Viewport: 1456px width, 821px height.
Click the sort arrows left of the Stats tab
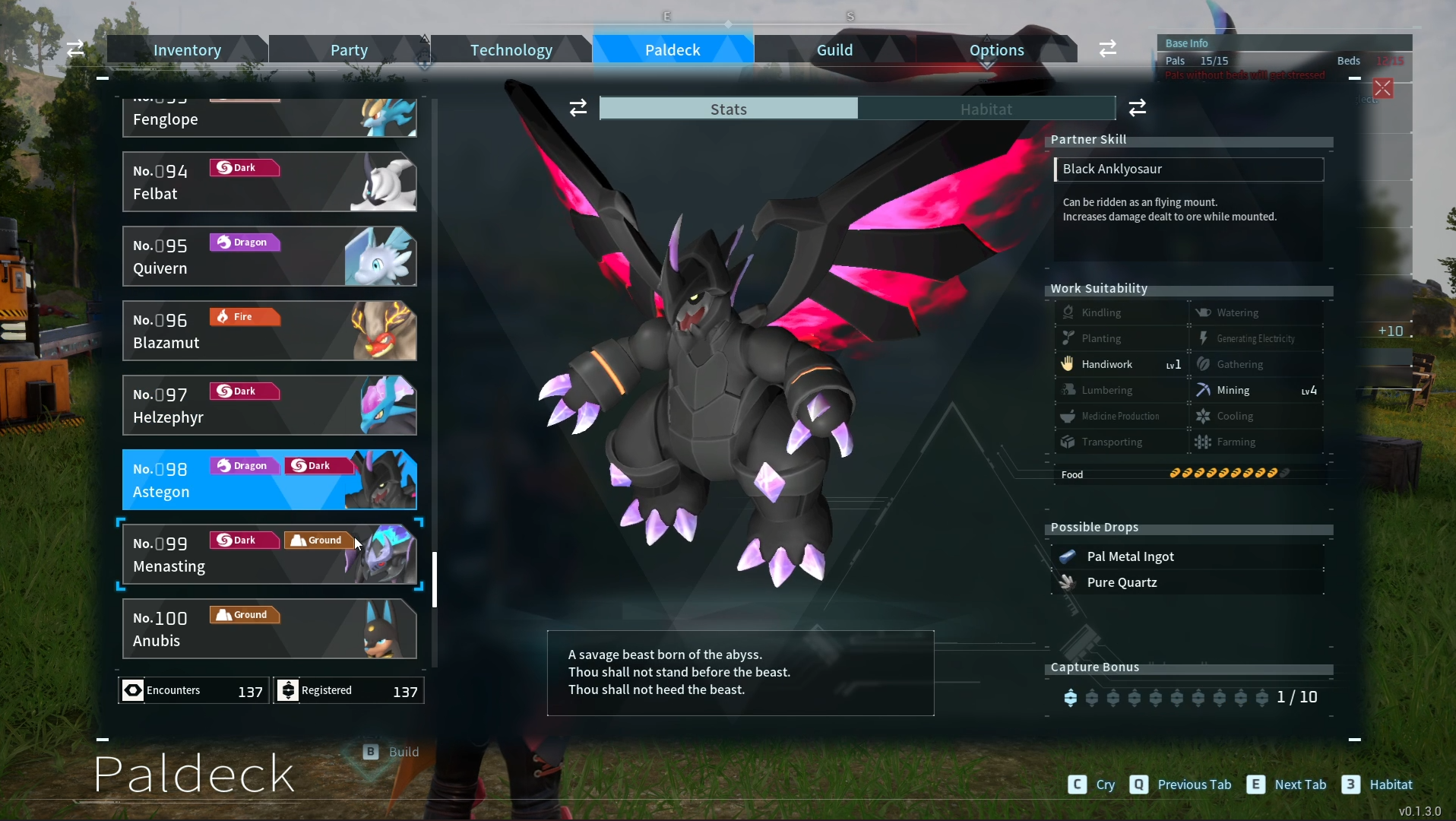(578, 108)
